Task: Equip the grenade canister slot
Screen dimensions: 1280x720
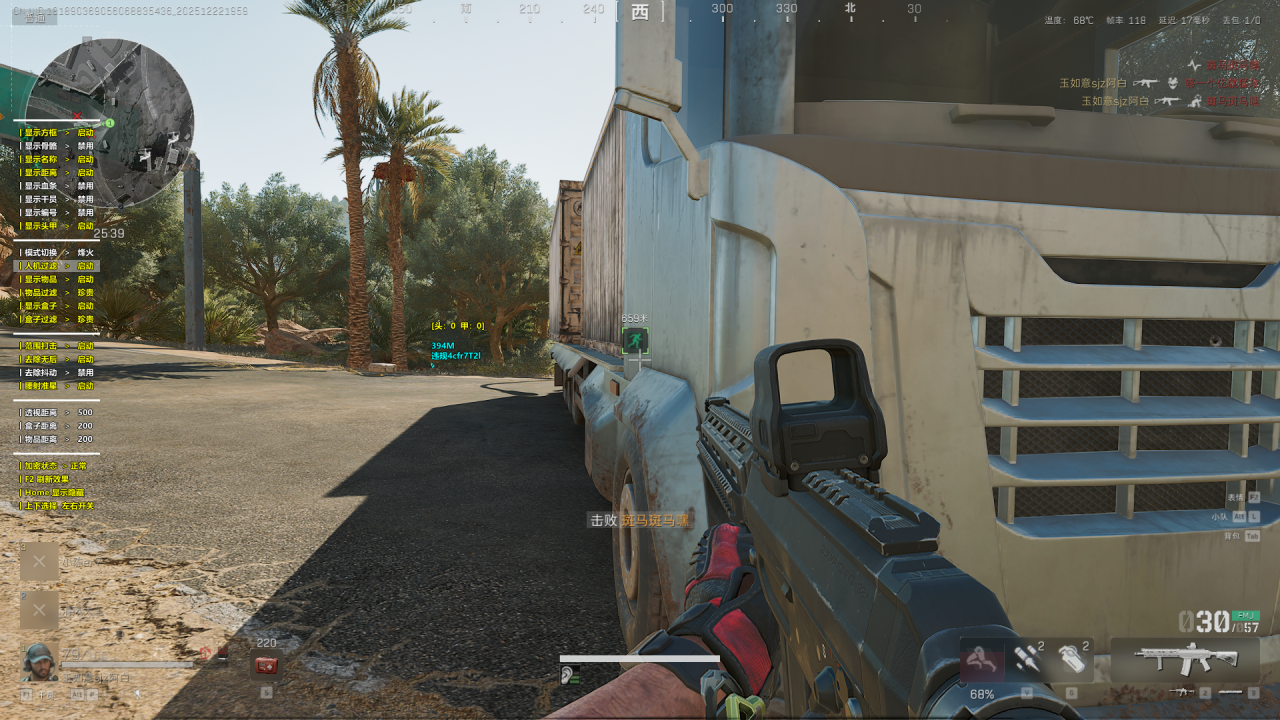Action: click(x=1071, y=659)
